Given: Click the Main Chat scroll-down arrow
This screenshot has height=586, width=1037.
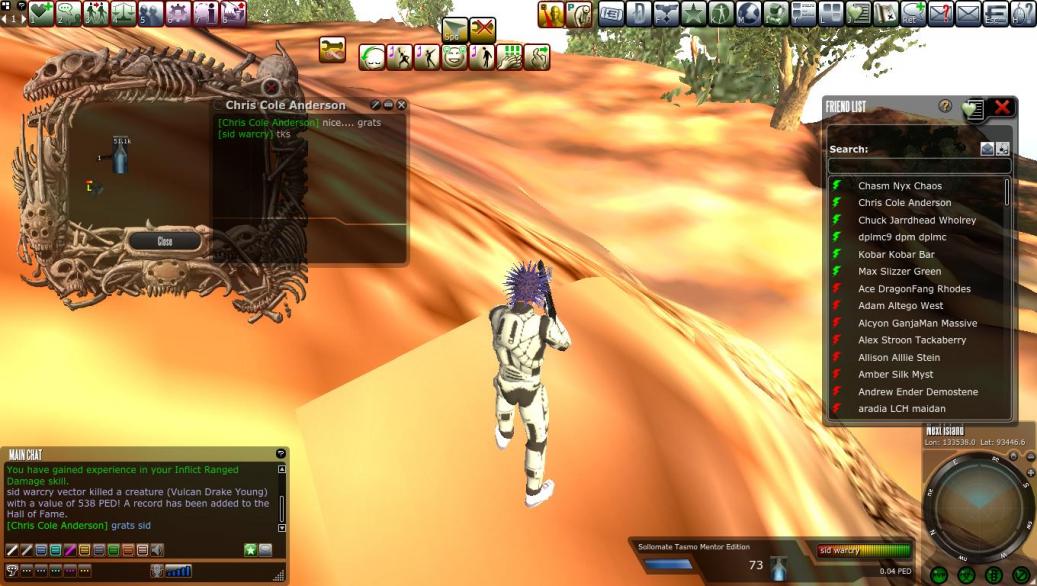Looking at the screenshot, I should coord(282,527).
